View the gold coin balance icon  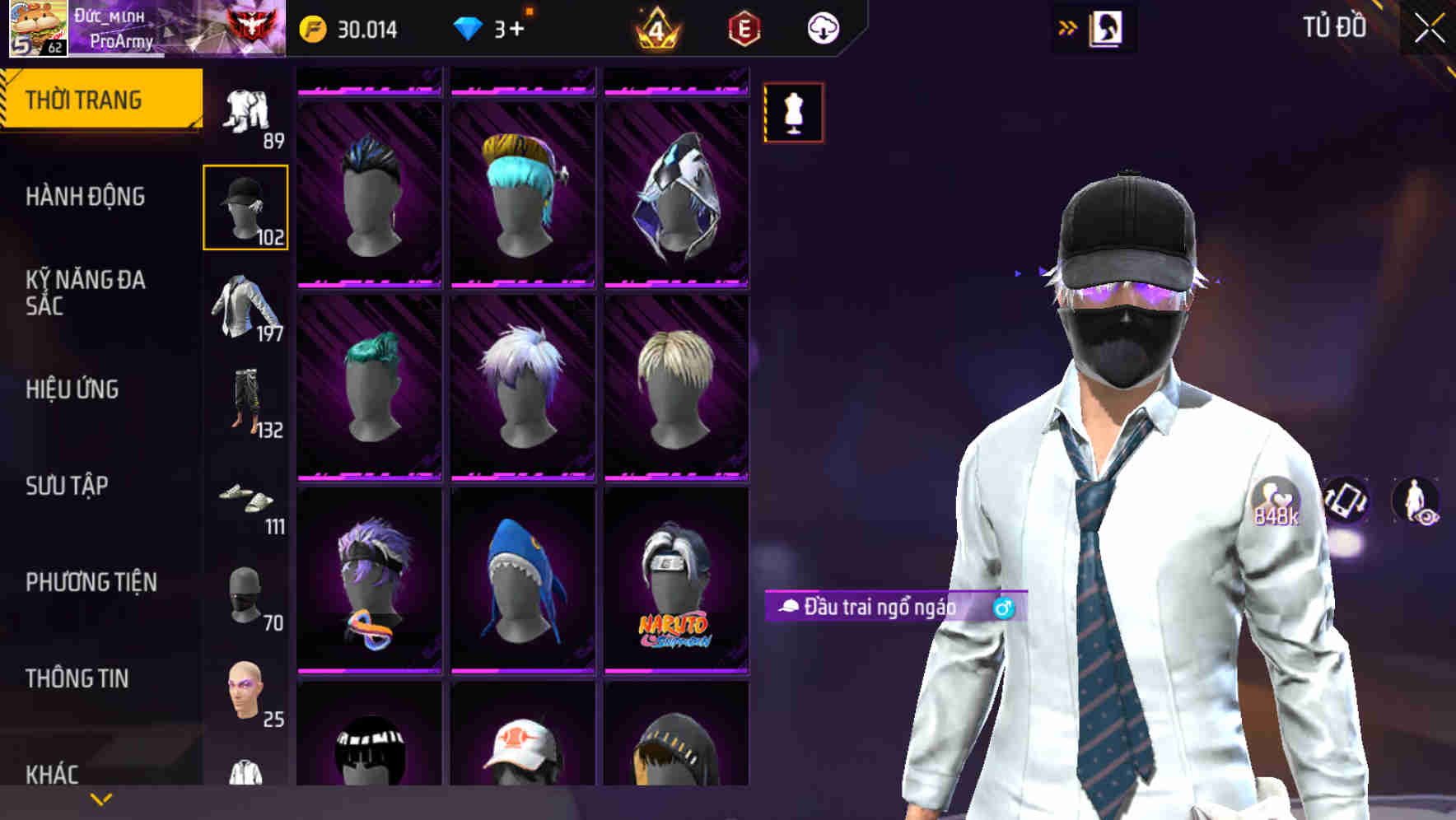[311, 27]
